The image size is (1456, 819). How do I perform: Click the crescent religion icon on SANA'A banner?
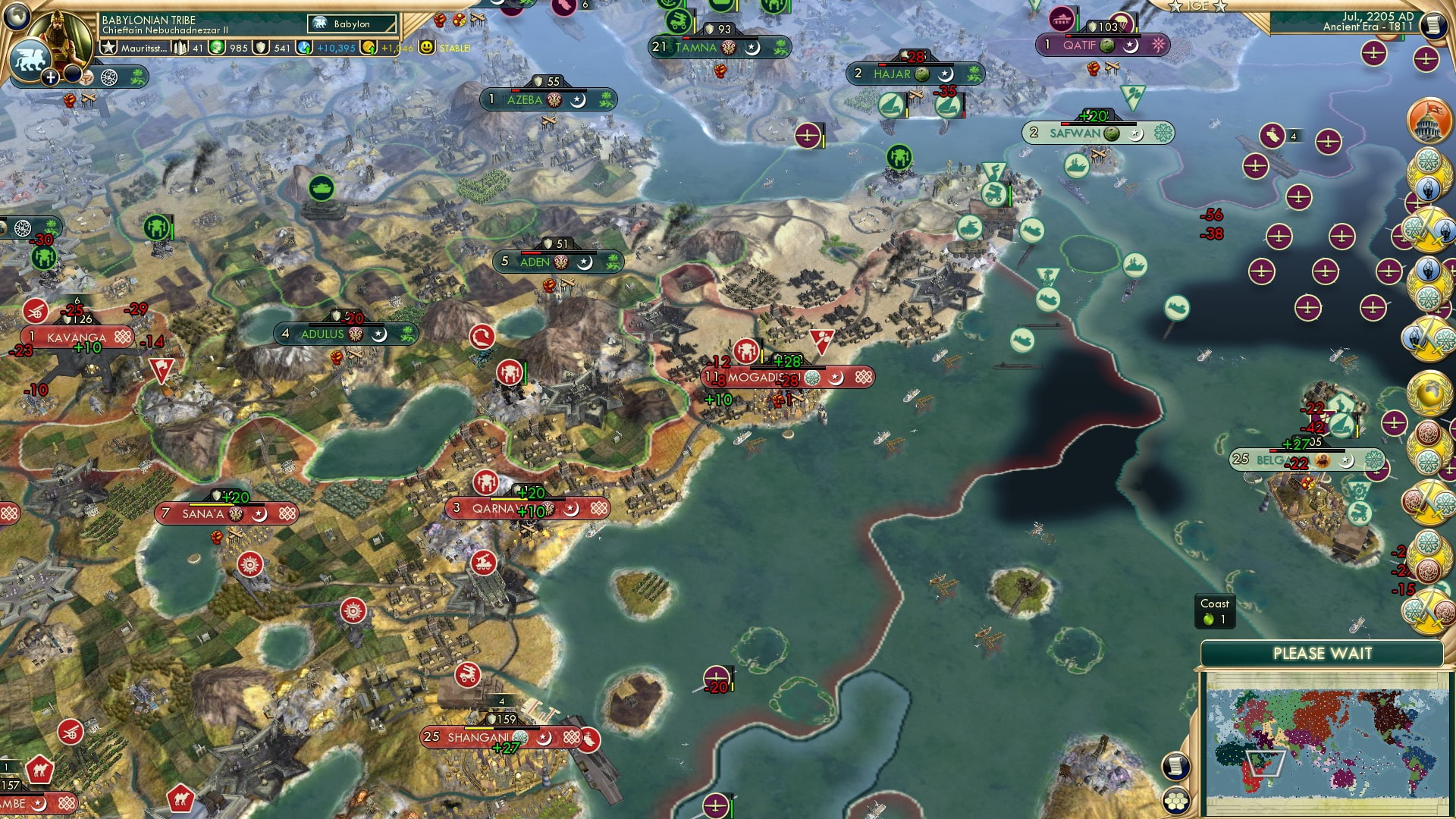click(x=260, y=513)
